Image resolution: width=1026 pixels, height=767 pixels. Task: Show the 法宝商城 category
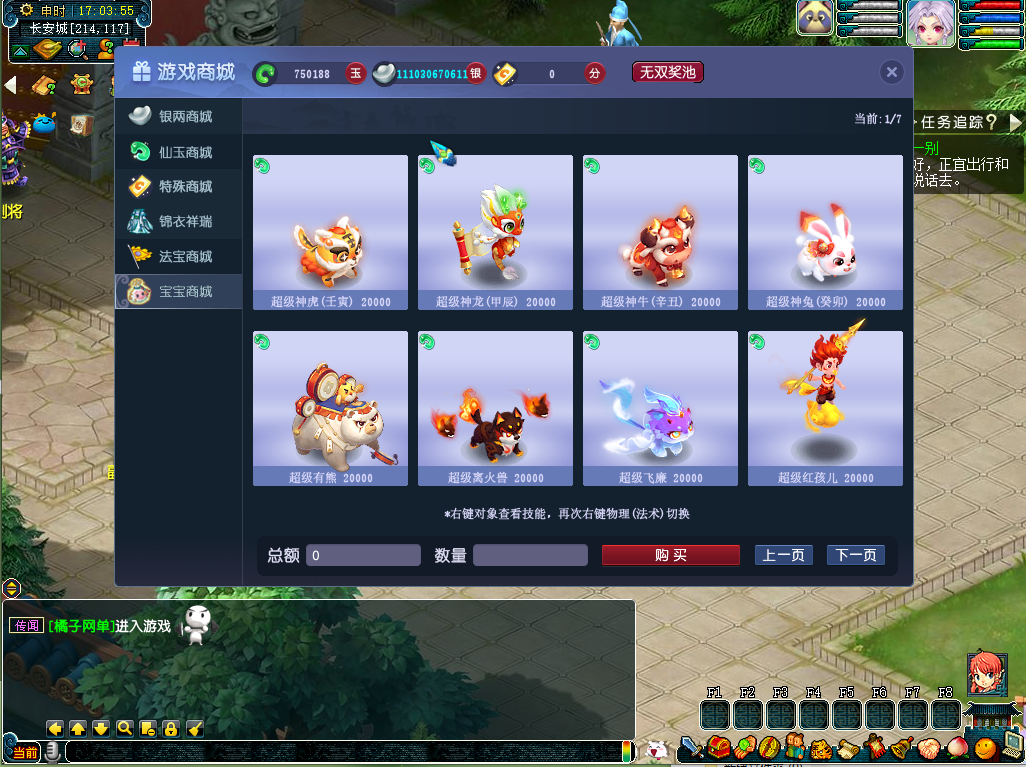[x=179, y=257]
